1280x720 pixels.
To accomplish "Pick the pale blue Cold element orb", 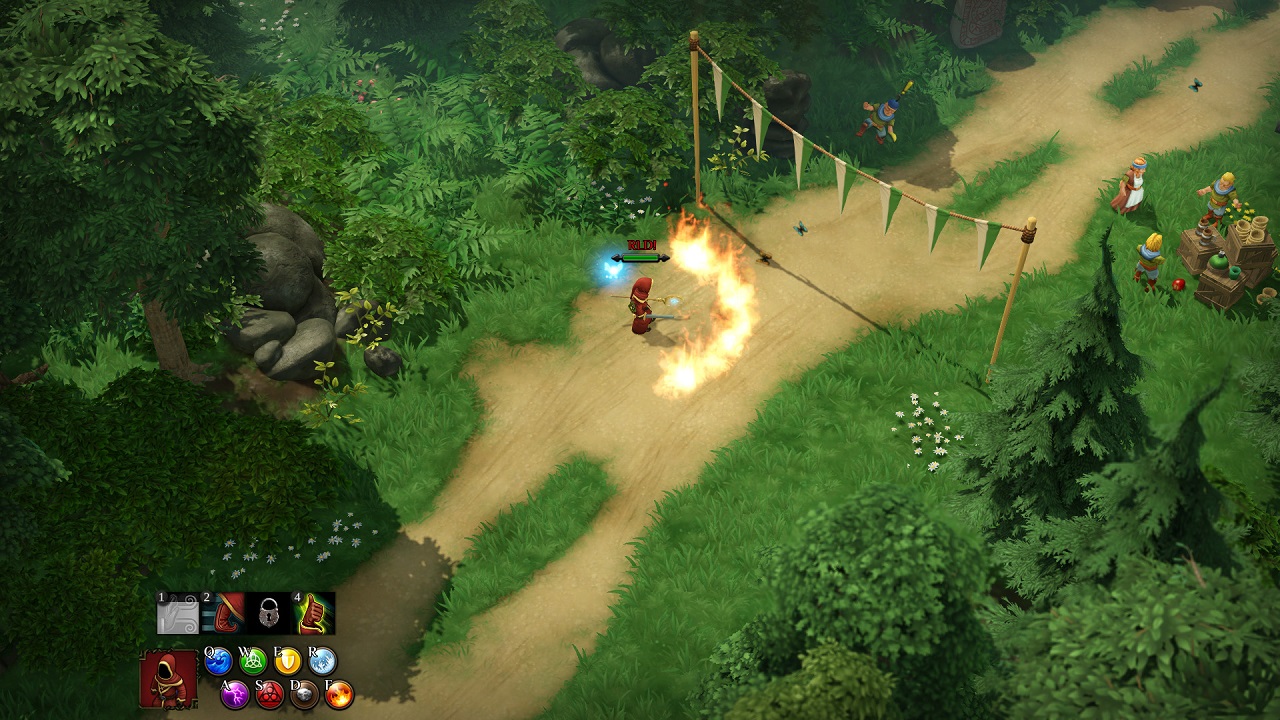I will pyautogui.click(x=322, y=661).
